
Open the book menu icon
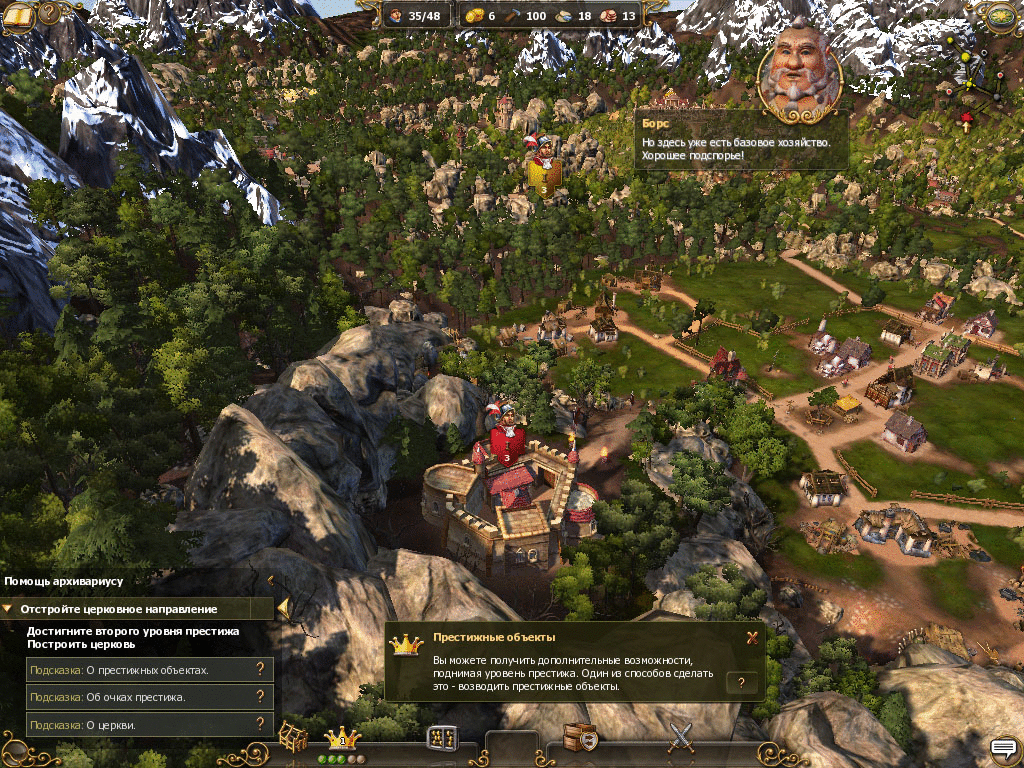[x=18, y=14]
